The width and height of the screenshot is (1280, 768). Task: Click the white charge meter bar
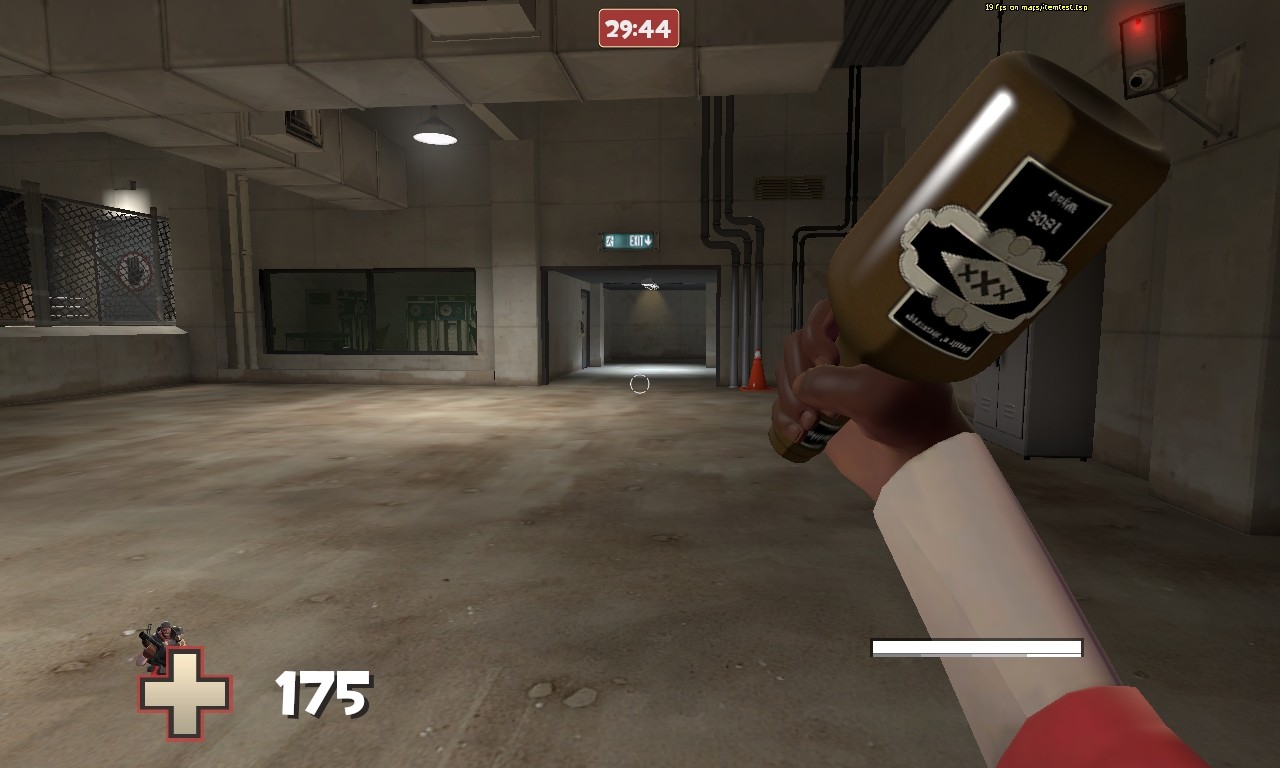point(975,648)
